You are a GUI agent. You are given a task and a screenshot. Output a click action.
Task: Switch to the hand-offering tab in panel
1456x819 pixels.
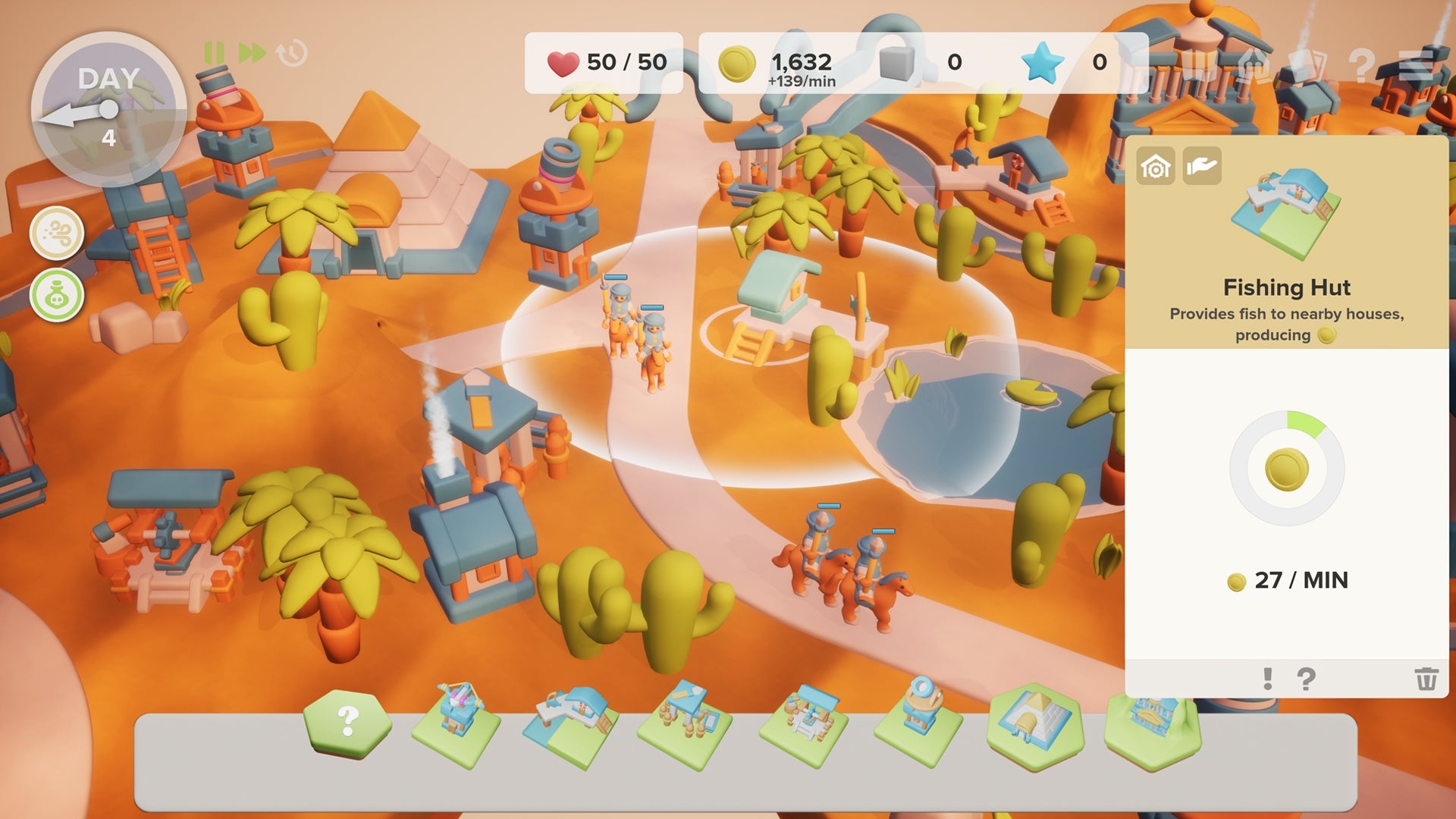(x=1202, y=164)
